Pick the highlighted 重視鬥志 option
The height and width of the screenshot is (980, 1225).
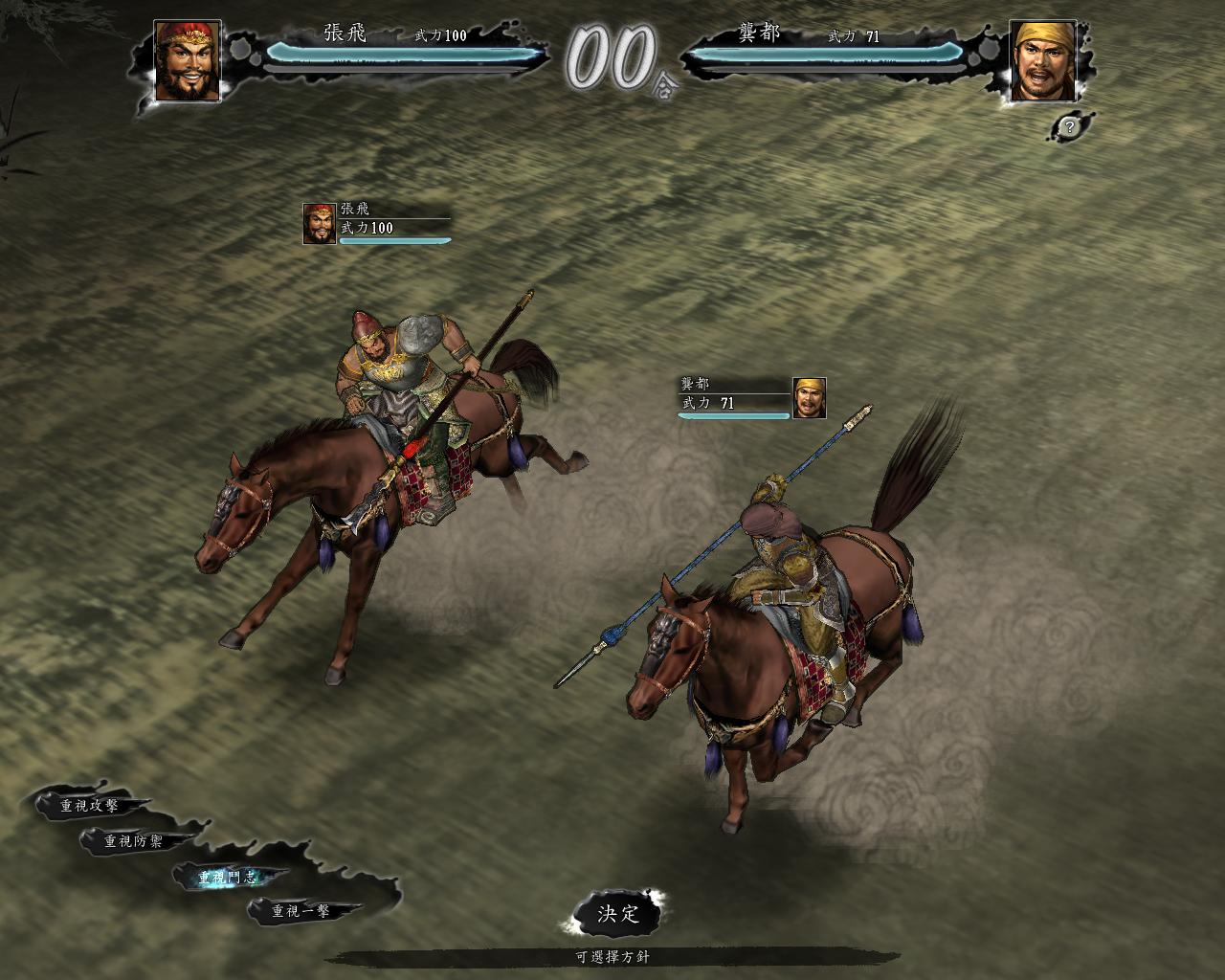tap(228, 877)
